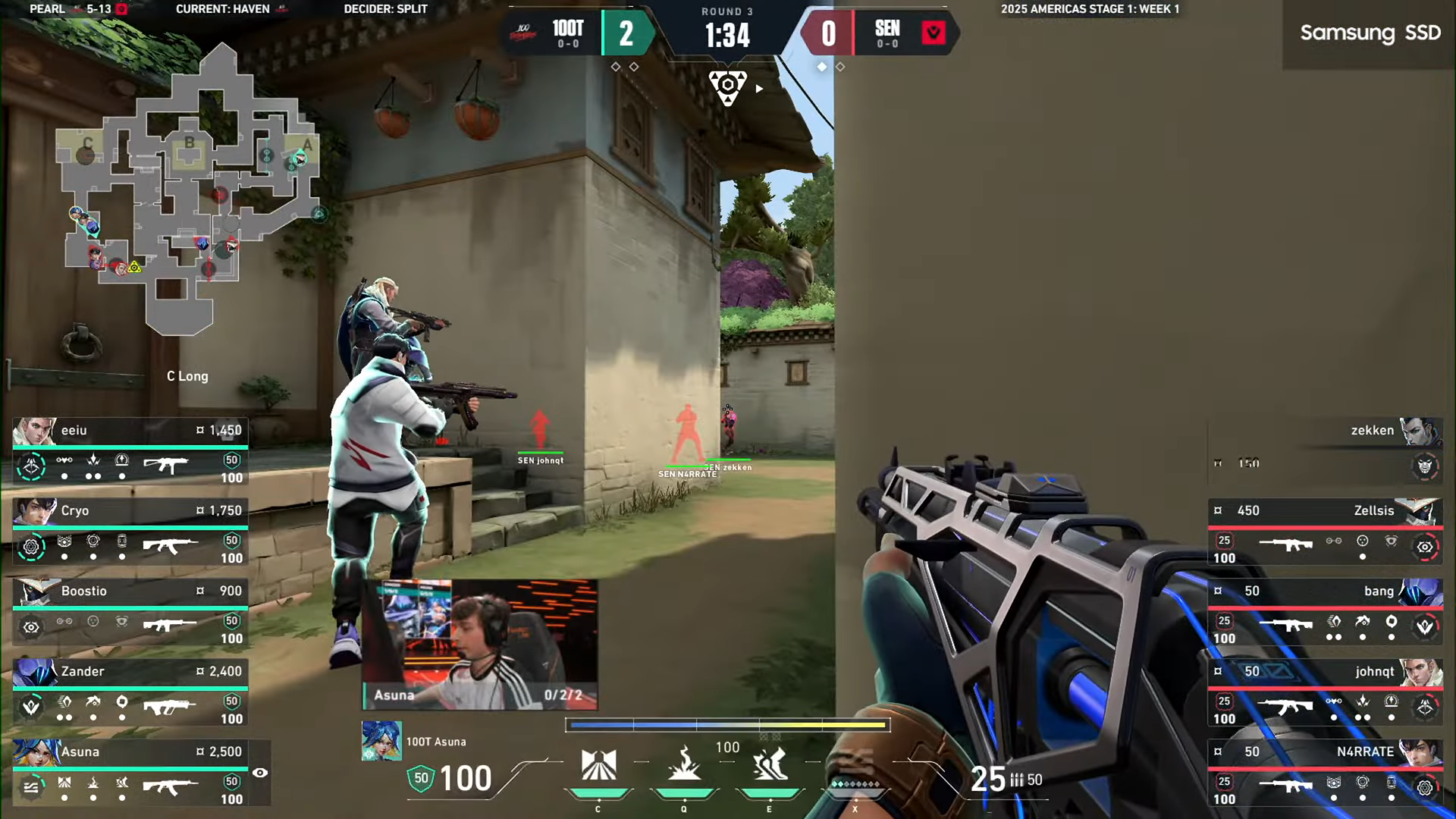The width and height of the screenshot is (1456, 819).
Task: Select Zander's player row
Action: click(x=130, y=694)
